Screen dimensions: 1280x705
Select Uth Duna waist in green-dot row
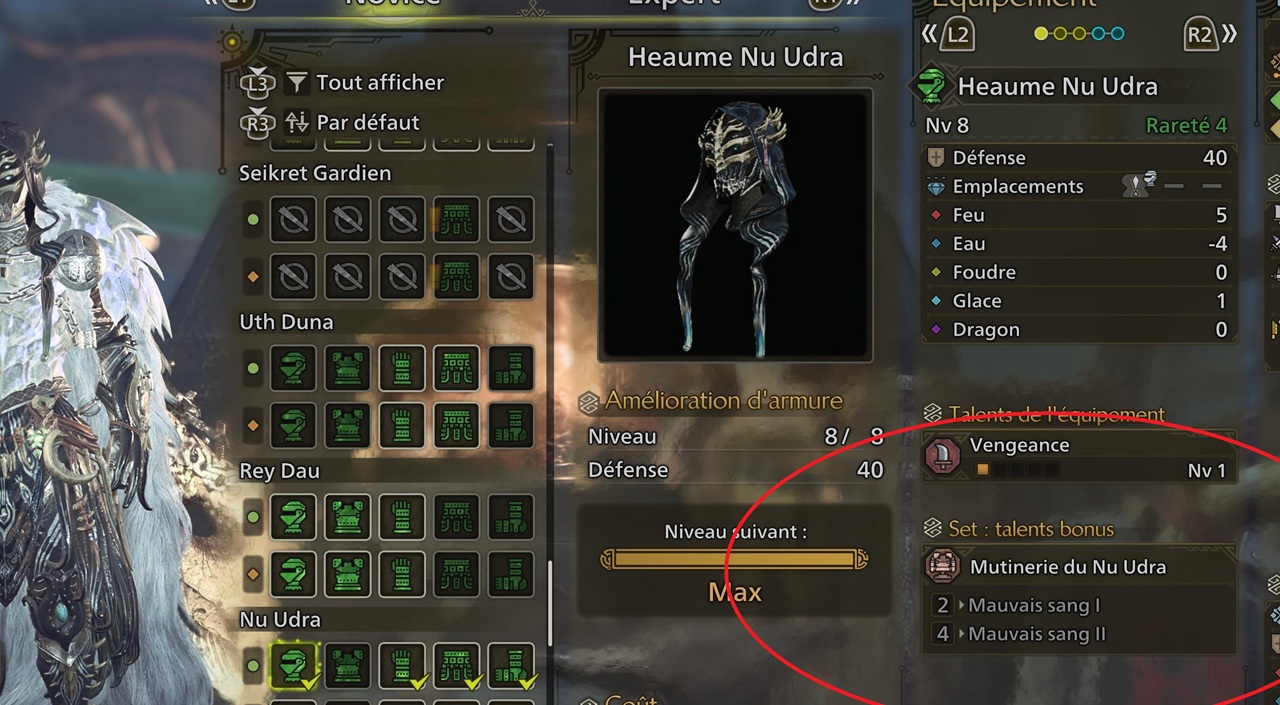(457, 368)
